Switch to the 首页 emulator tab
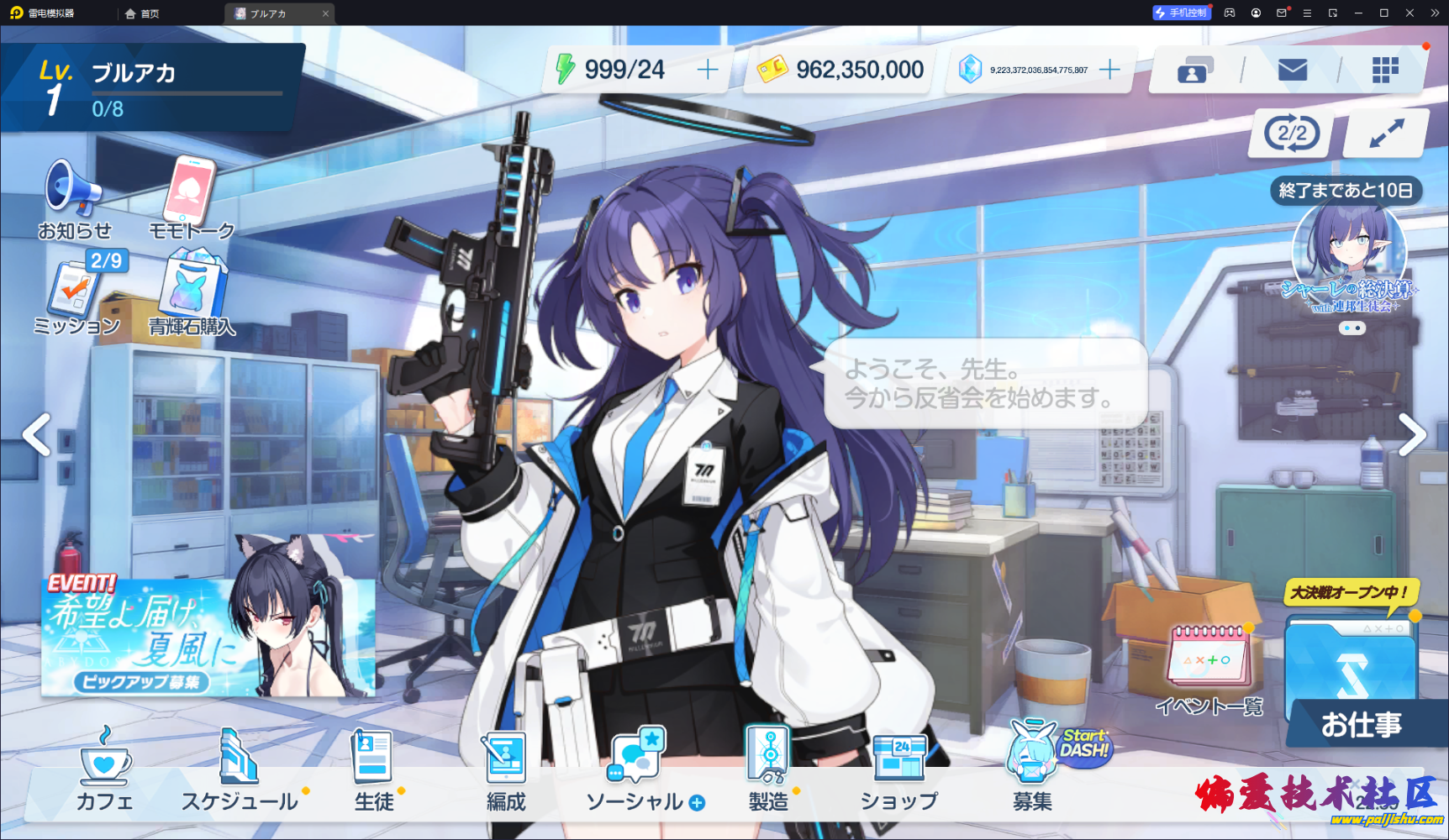 click(143, 13)
